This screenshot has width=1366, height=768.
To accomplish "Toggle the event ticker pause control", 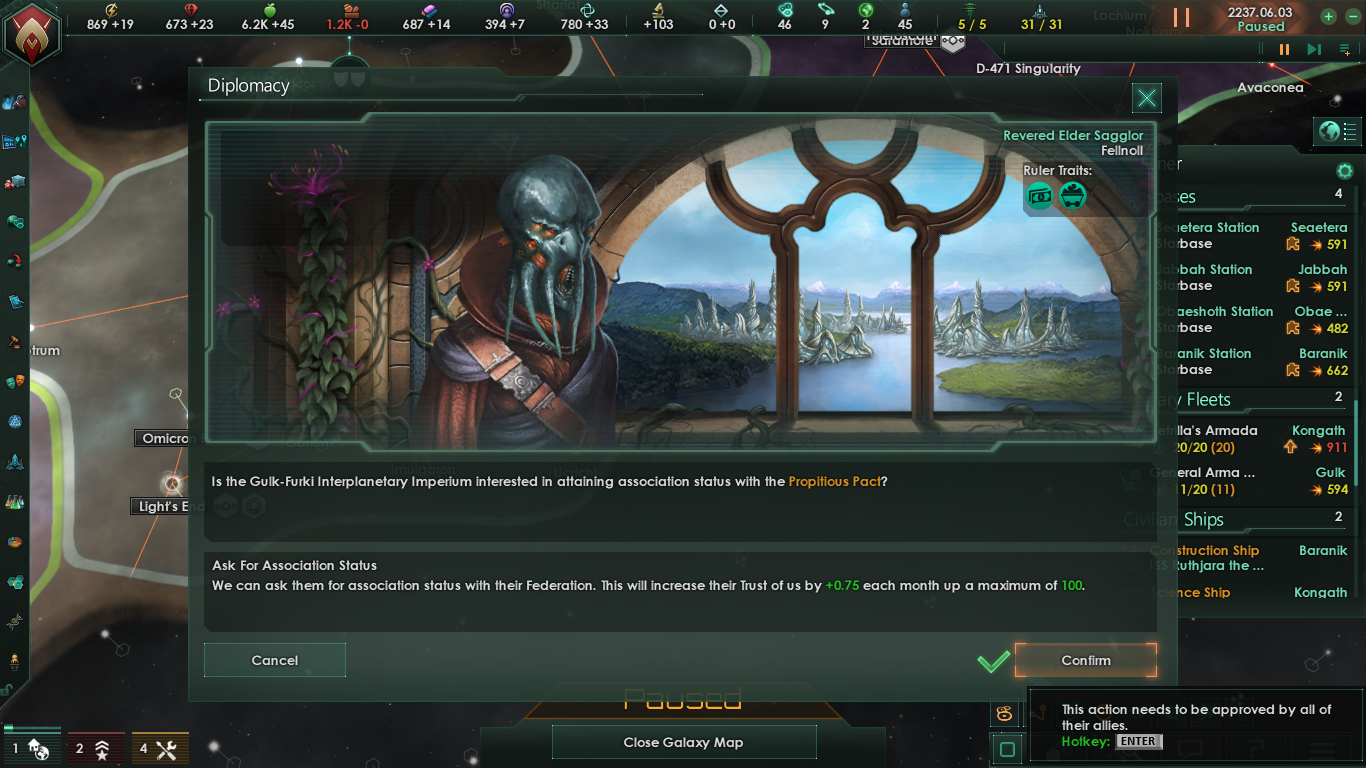I will point(1283,48).
